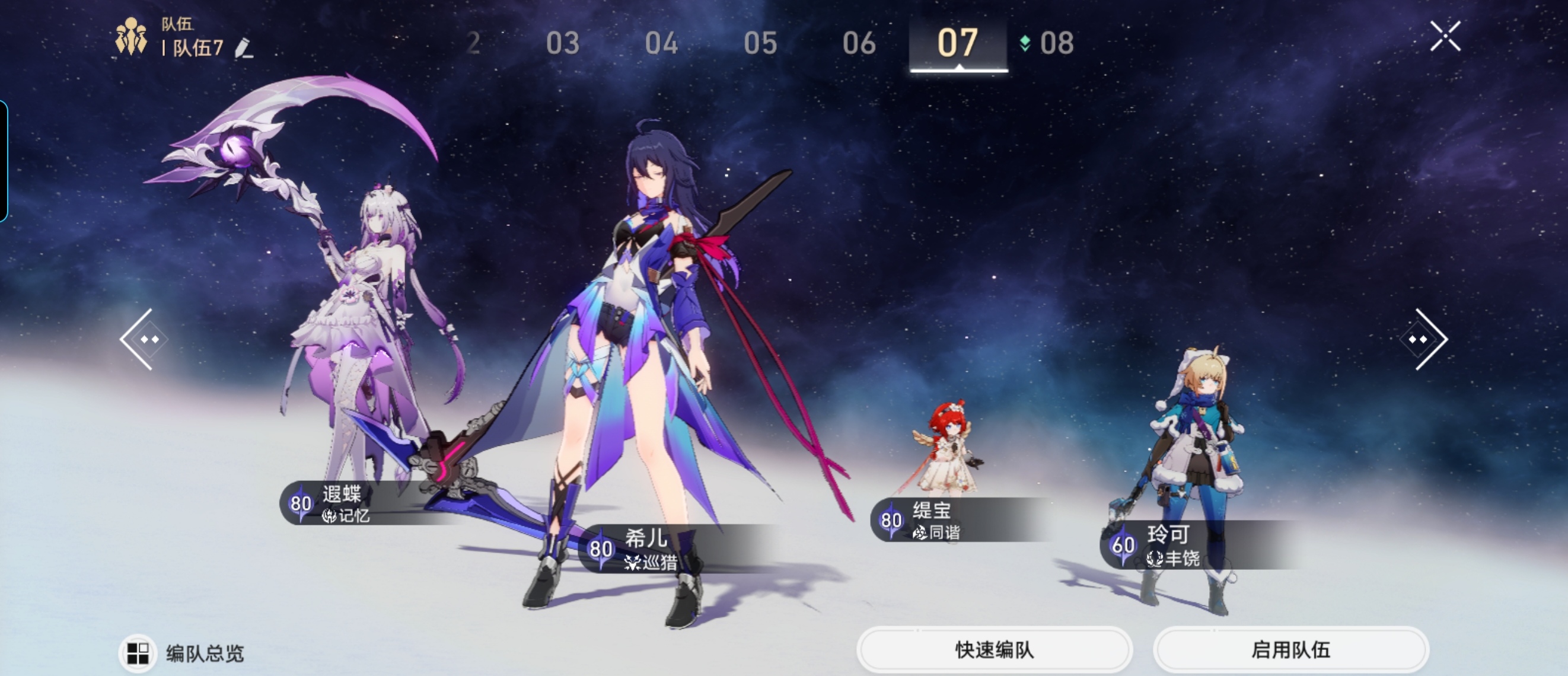Select team tab 05
Viewport: 1568px width, 676px height.
[760, 44]
